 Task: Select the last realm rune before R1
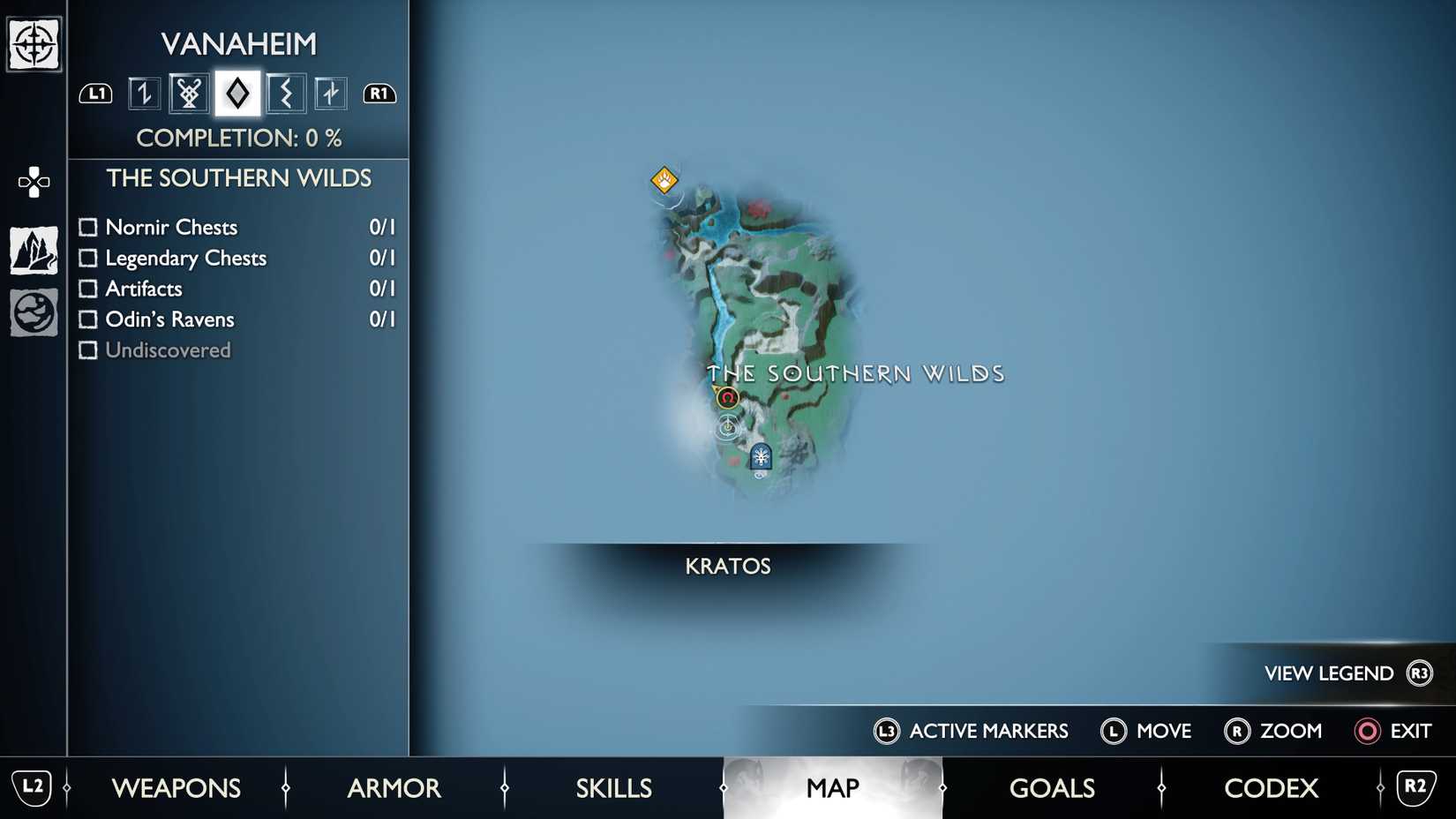[331, 93]
